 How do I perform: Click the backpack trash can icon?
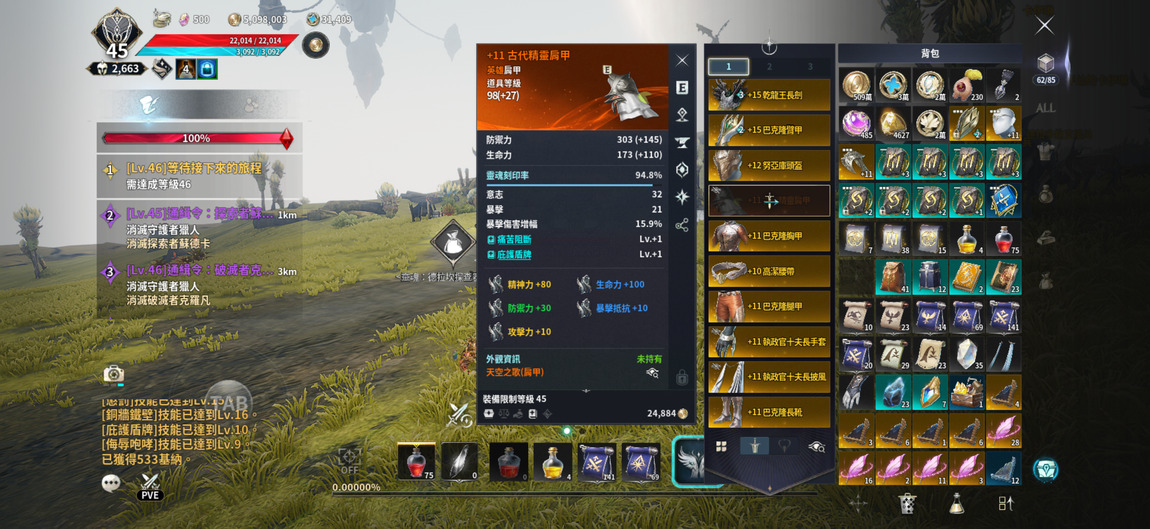[907, 503]
